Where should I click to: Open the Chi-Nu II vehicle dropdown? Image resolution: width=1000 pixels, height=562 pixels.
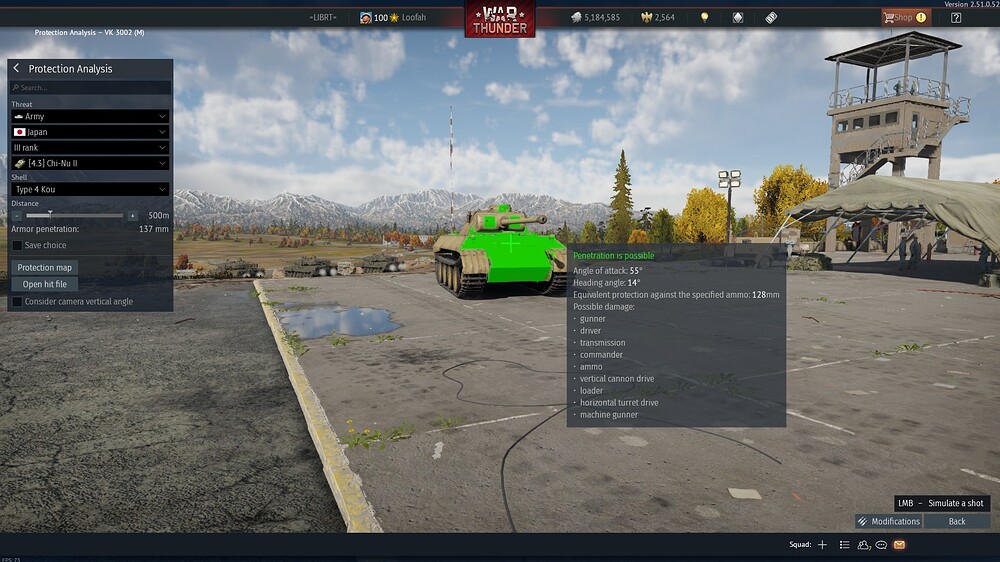click(90, 163)
